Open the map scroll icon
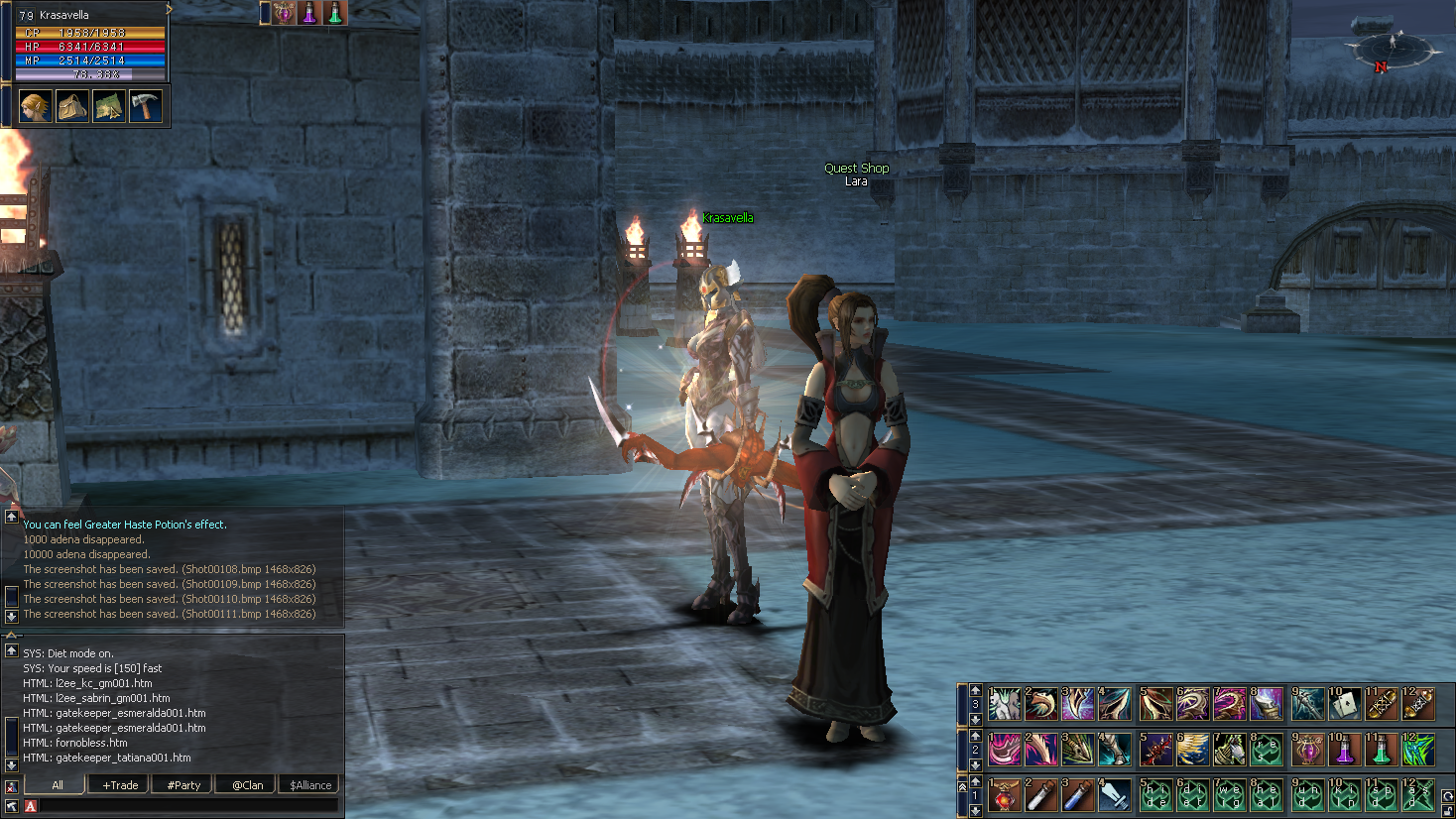Image resolution: width=1456 pixels, height=819 pixels. point(109,106)
